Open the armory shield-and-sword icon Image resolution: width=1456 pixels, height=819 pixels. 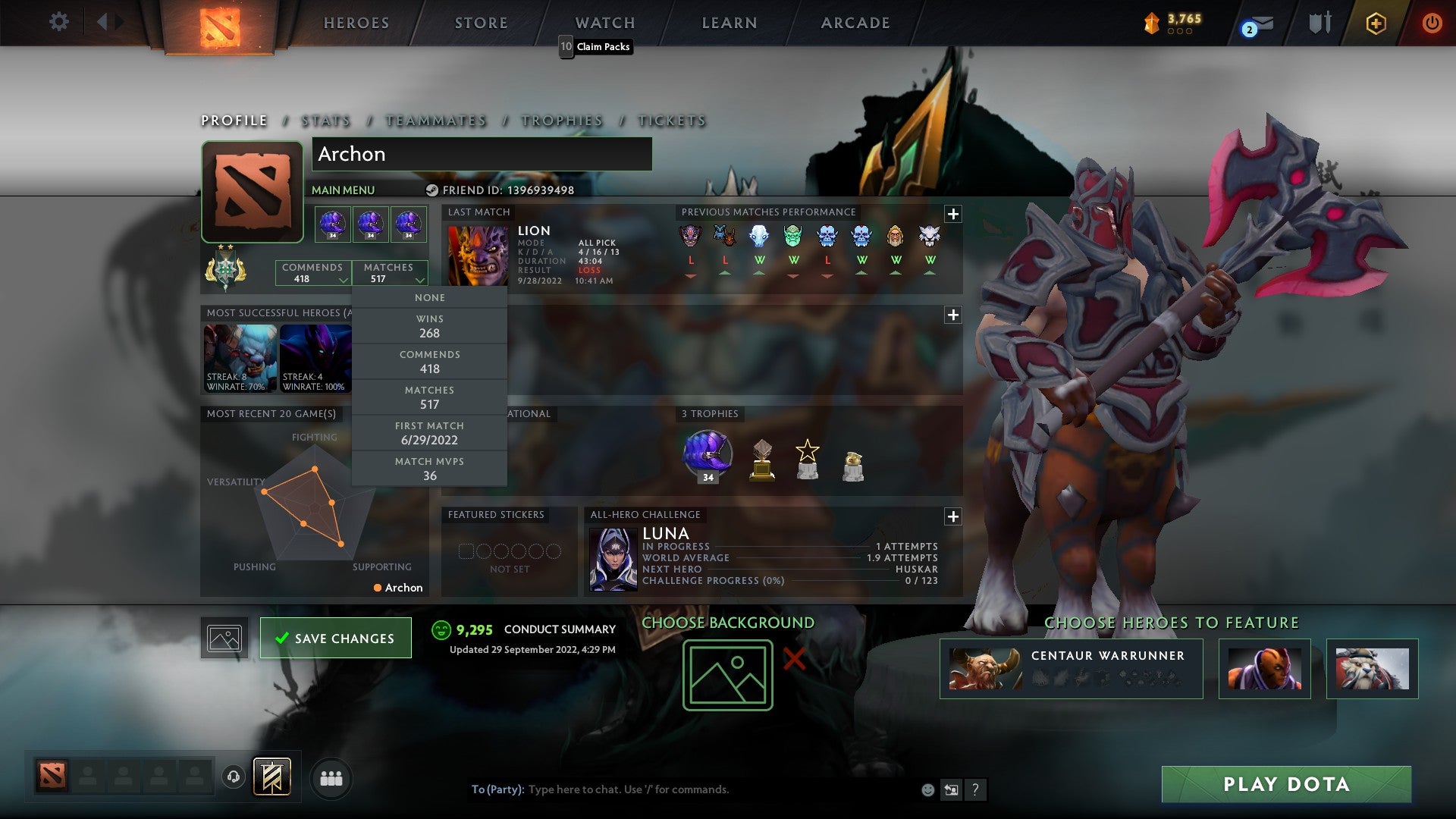point(1319,23)
